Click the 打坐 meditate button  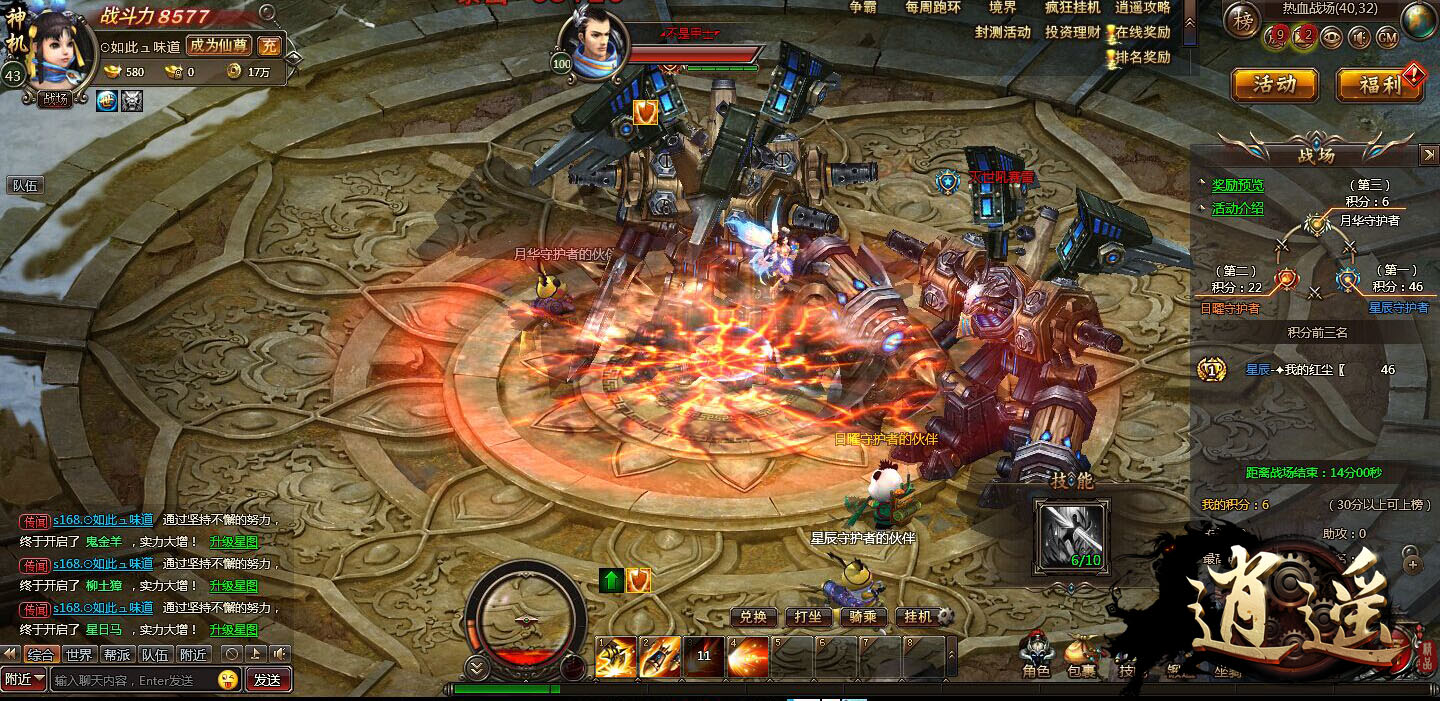click(x=808, y=617)
